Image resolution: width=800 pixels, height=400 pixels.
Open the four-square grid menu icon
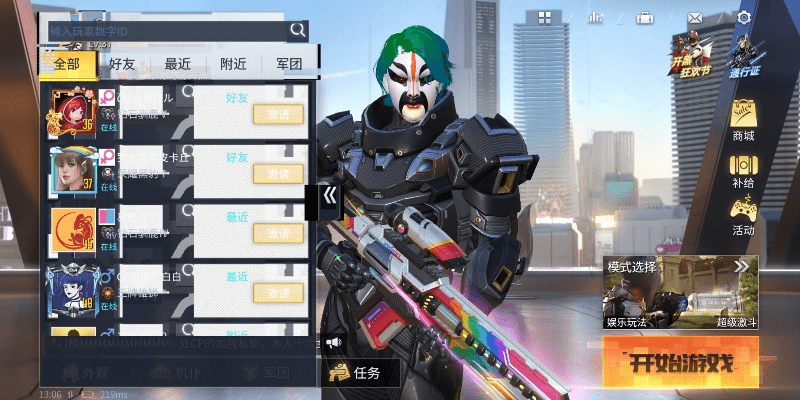click(545, 18)
